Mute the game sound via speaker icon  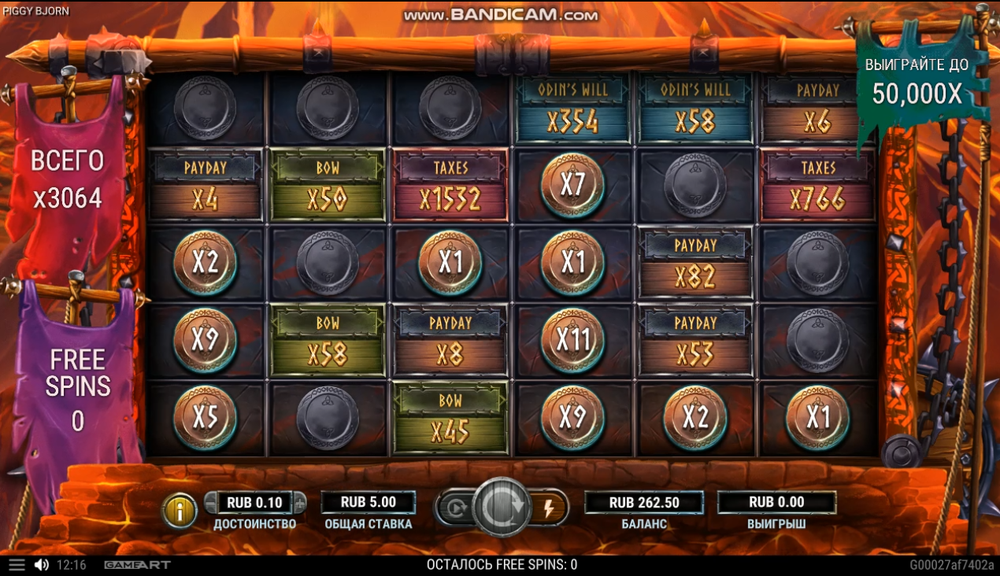pyautogui.click(x=42, y=565)
